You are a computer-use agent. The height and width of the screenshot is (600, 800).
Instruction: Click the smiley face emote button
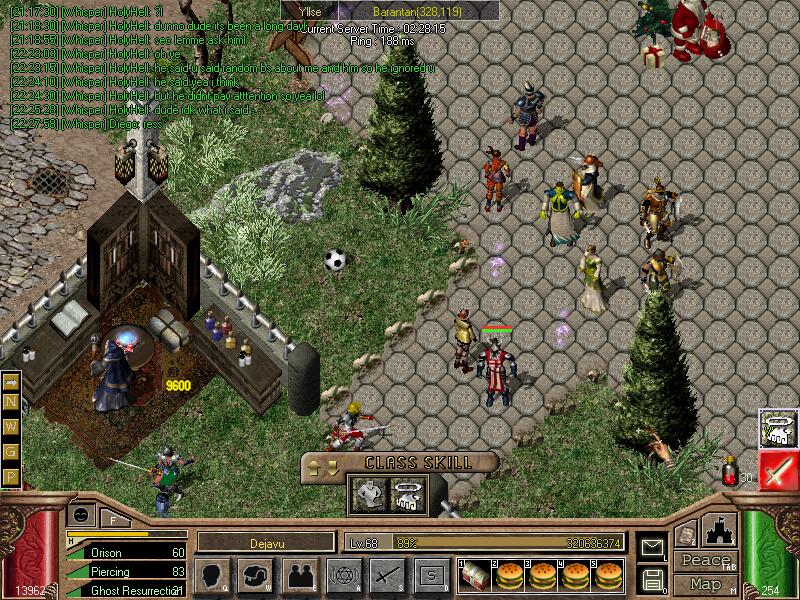tap(81, 513)
